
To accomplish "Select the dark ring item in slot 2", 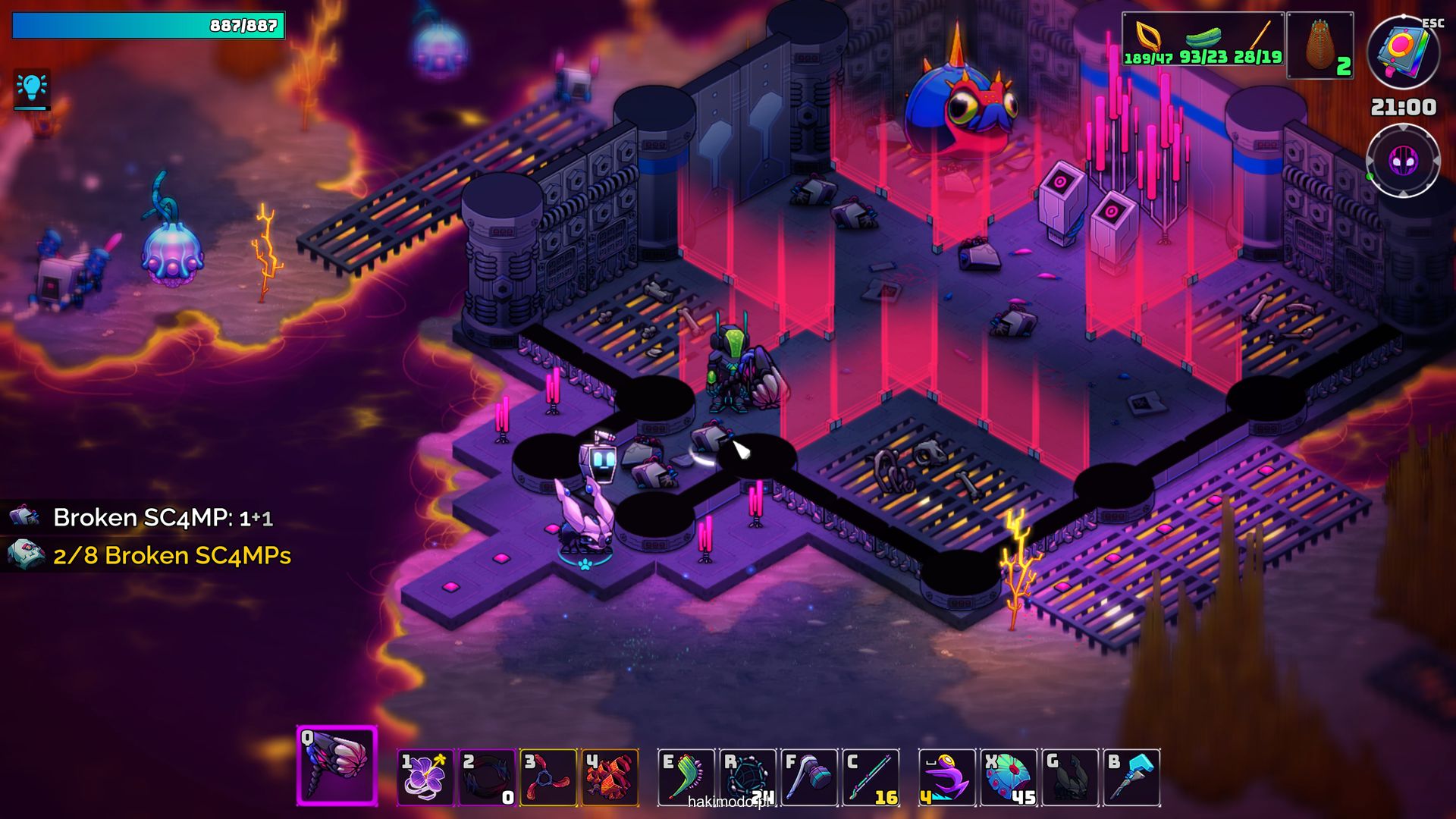I will pyautogui.click(x=488, y=777).
